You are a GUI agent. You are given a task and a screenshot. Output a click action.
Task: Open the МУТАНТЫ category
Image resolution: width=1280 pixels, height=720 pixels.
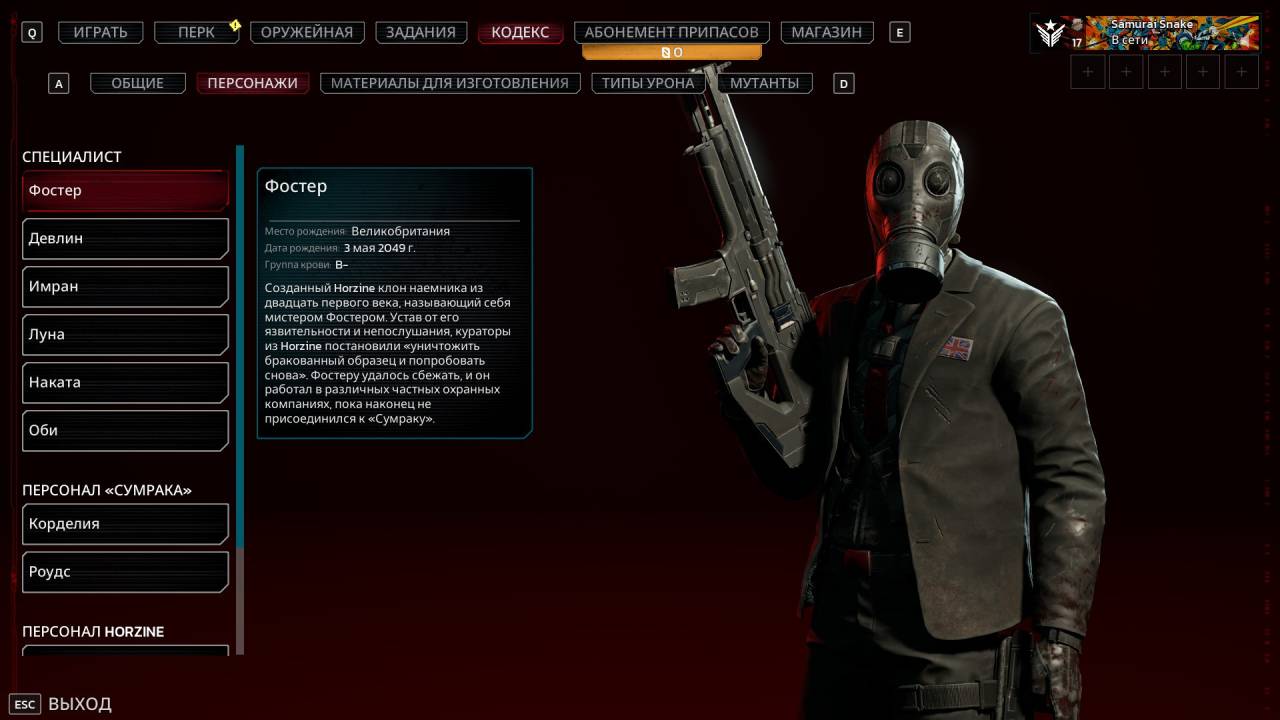point(764,83)
